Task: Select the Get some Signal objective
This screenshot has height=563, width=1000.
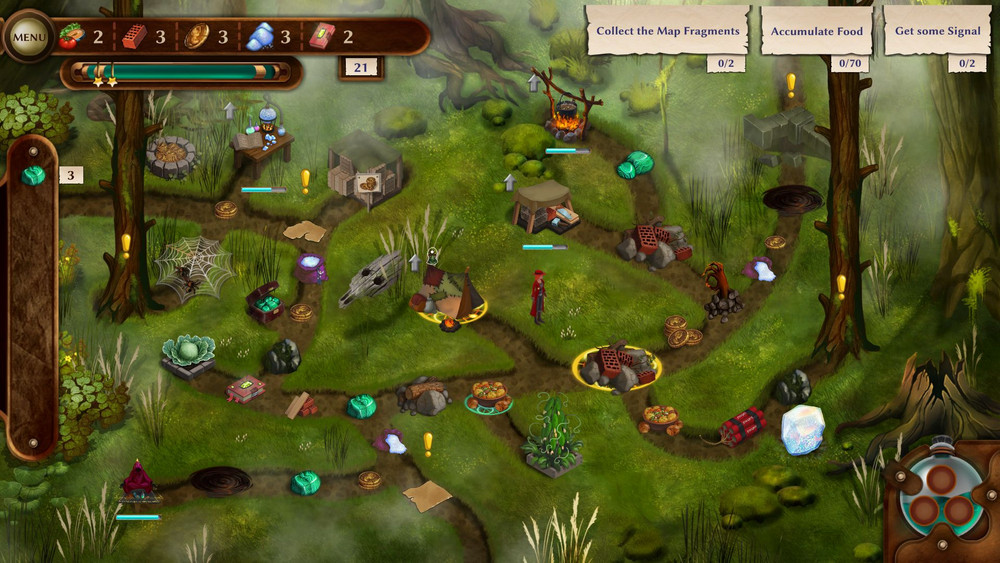Action: point(937,31)
